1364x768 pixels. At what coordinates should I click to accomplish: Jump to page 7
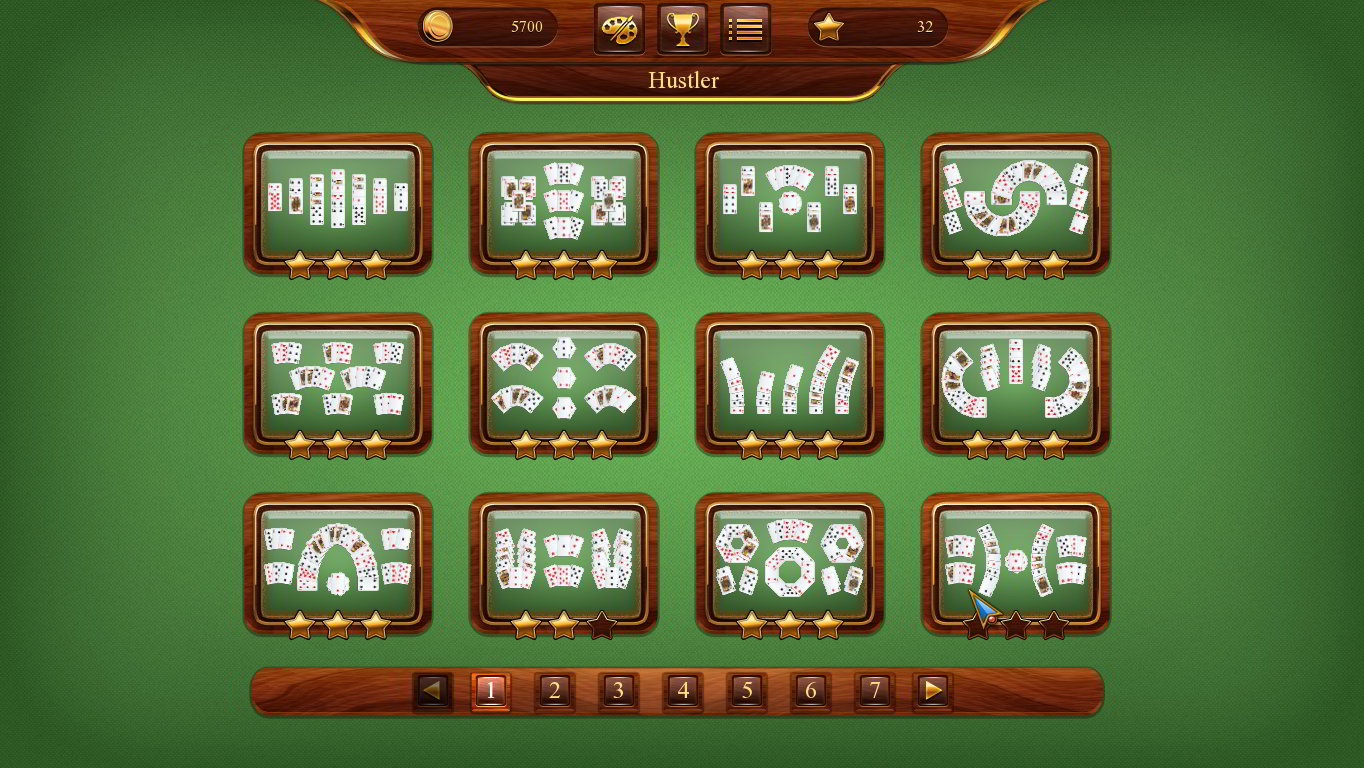pos(874,690)
